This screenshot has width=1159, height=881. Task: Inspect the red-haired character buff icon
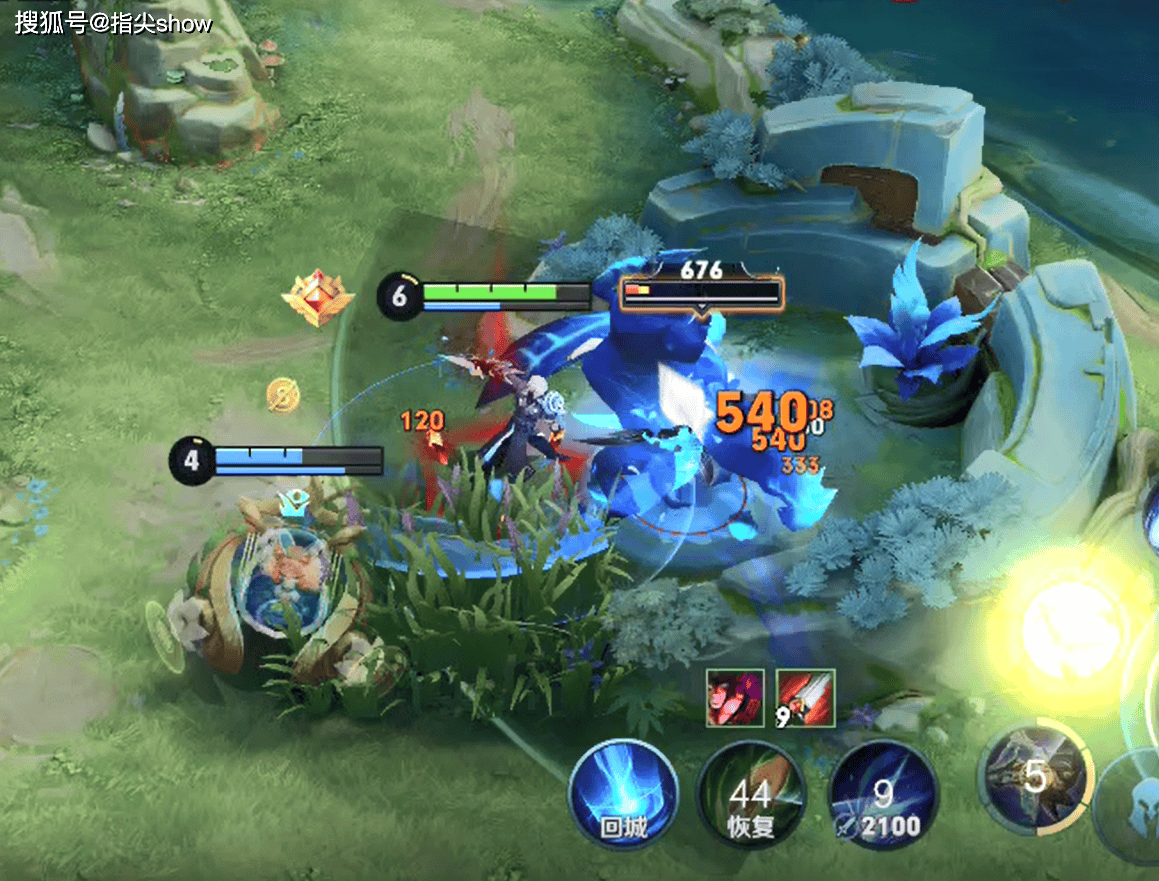735,698
